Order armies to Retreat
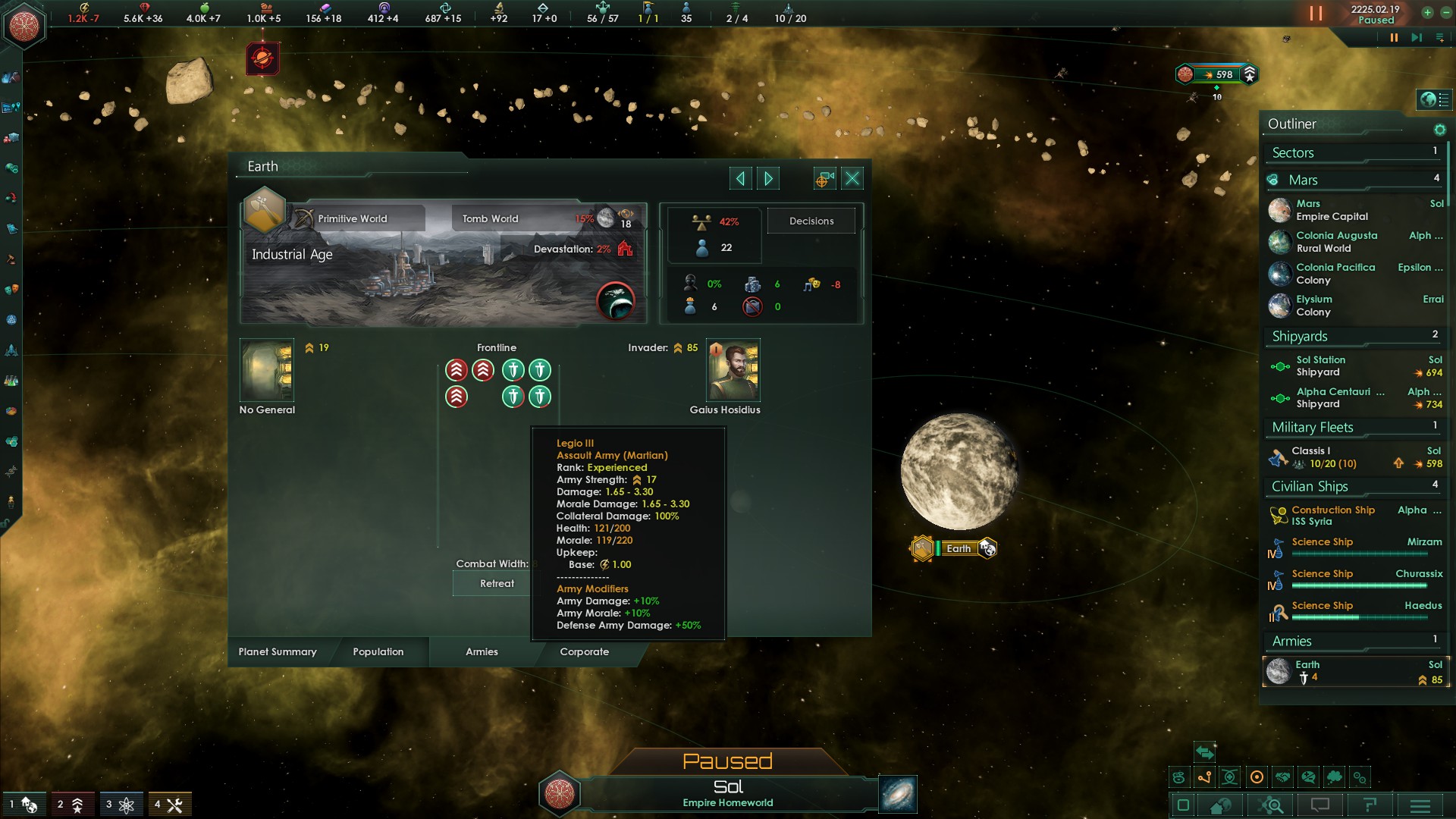 497,583
